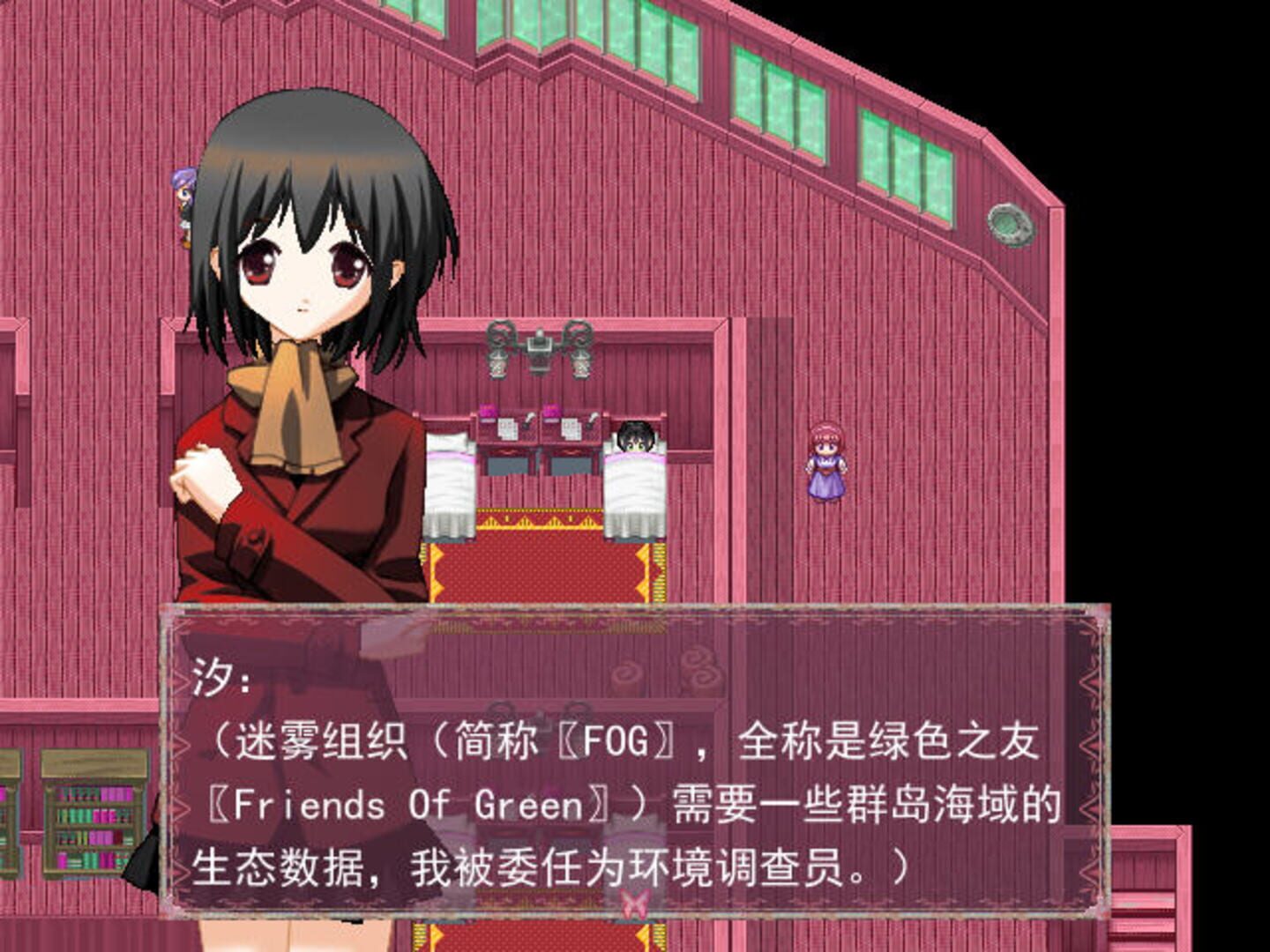Click the bookshelf in the bottom left corner
Image resolution: width=1270 pixels, height=952 pixels.
[84, 824]
